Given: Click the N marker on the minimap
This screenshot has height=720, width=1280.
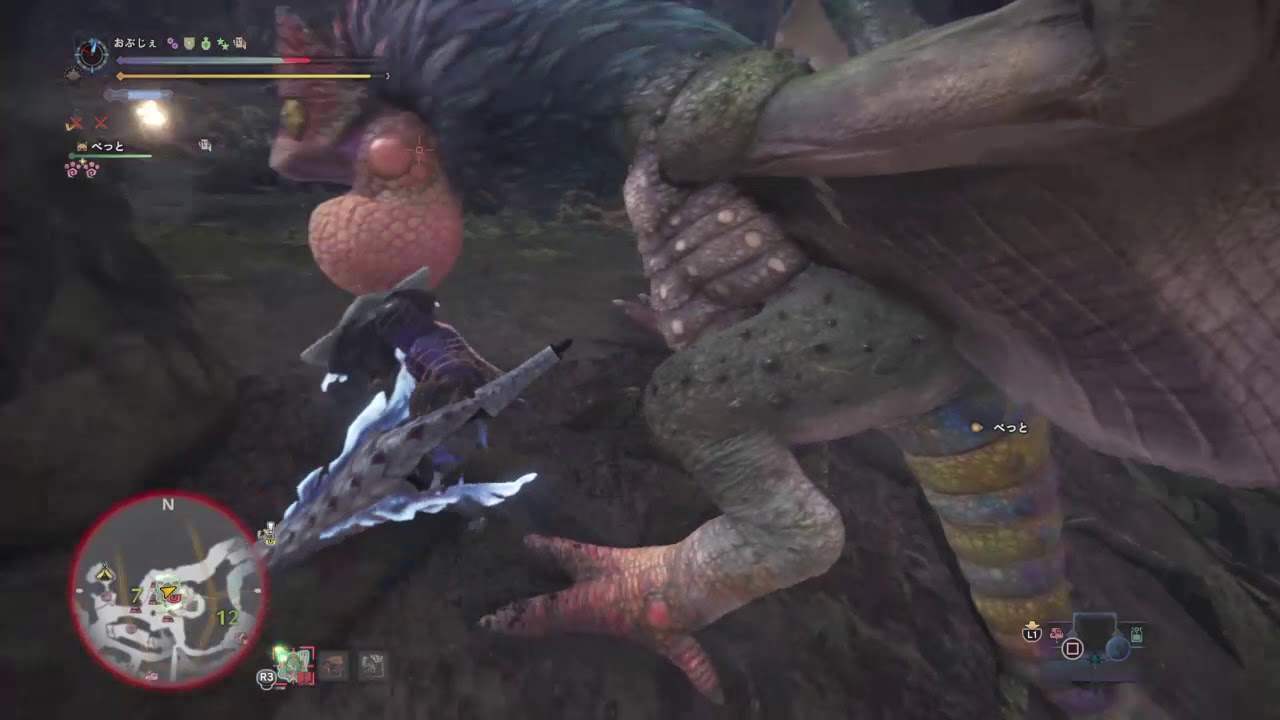Looking at the screenshot, I should 168,505.
